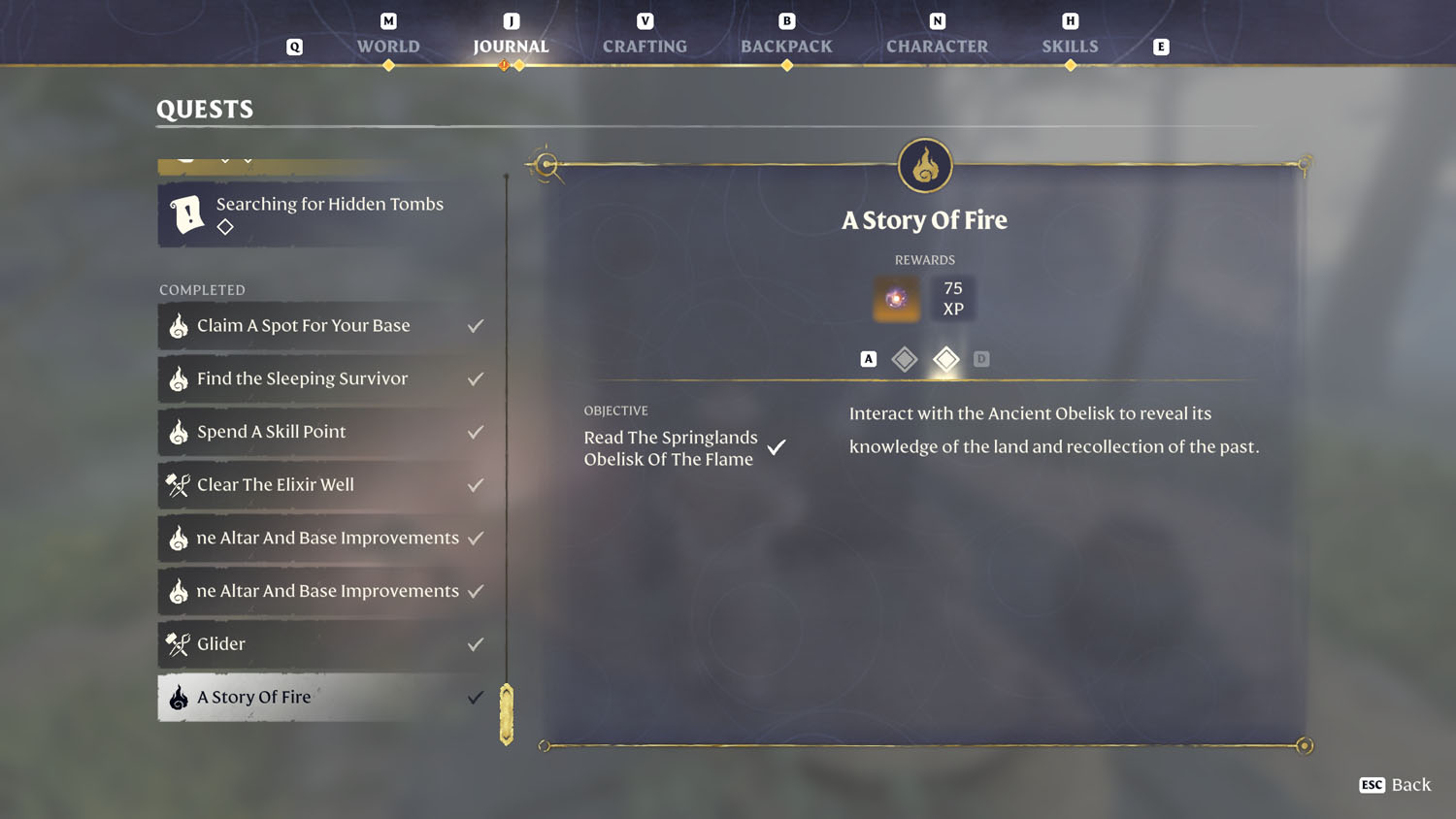Click the checkmark beside the Read The Springlands objective

coord(776,446)
